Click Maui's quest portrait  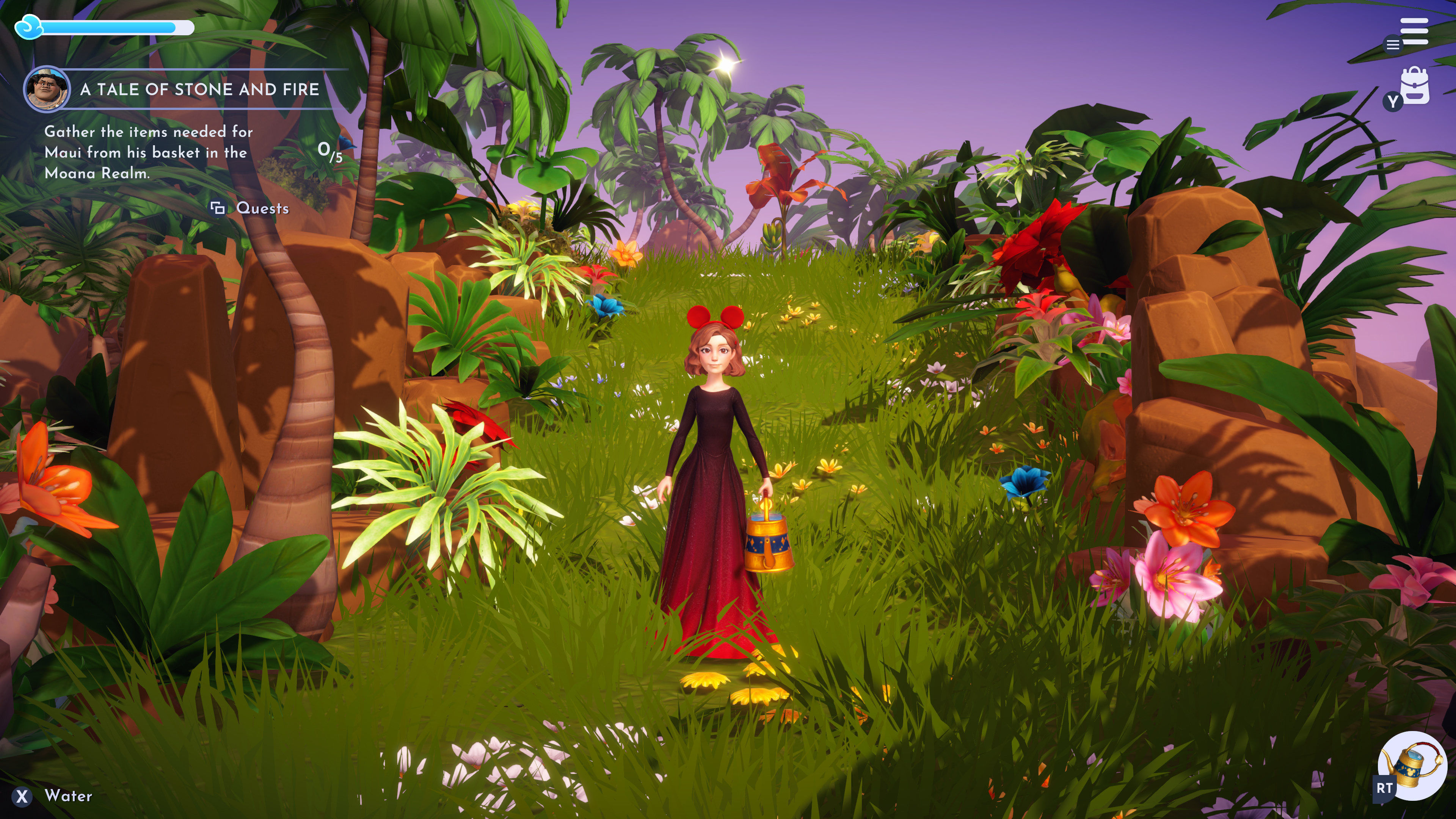47,89
